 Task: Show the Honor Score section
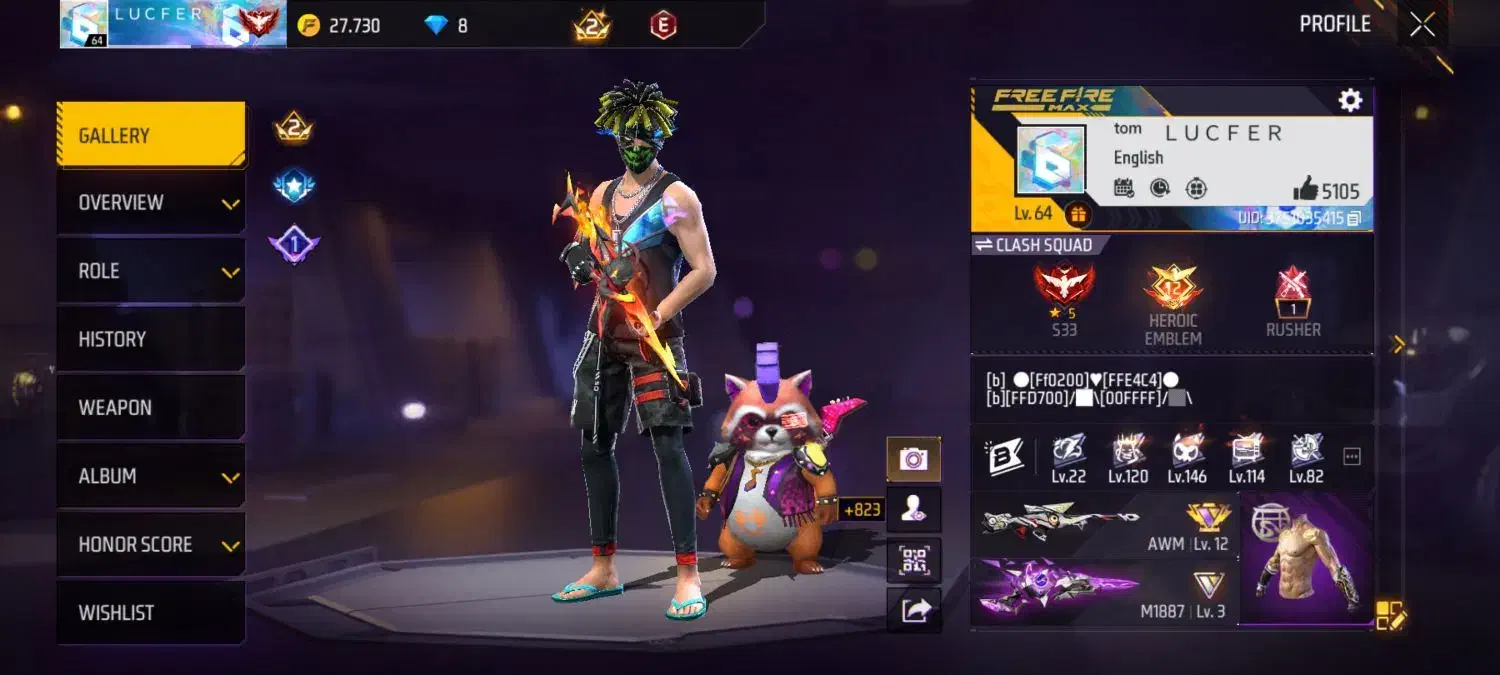[150, 545]
